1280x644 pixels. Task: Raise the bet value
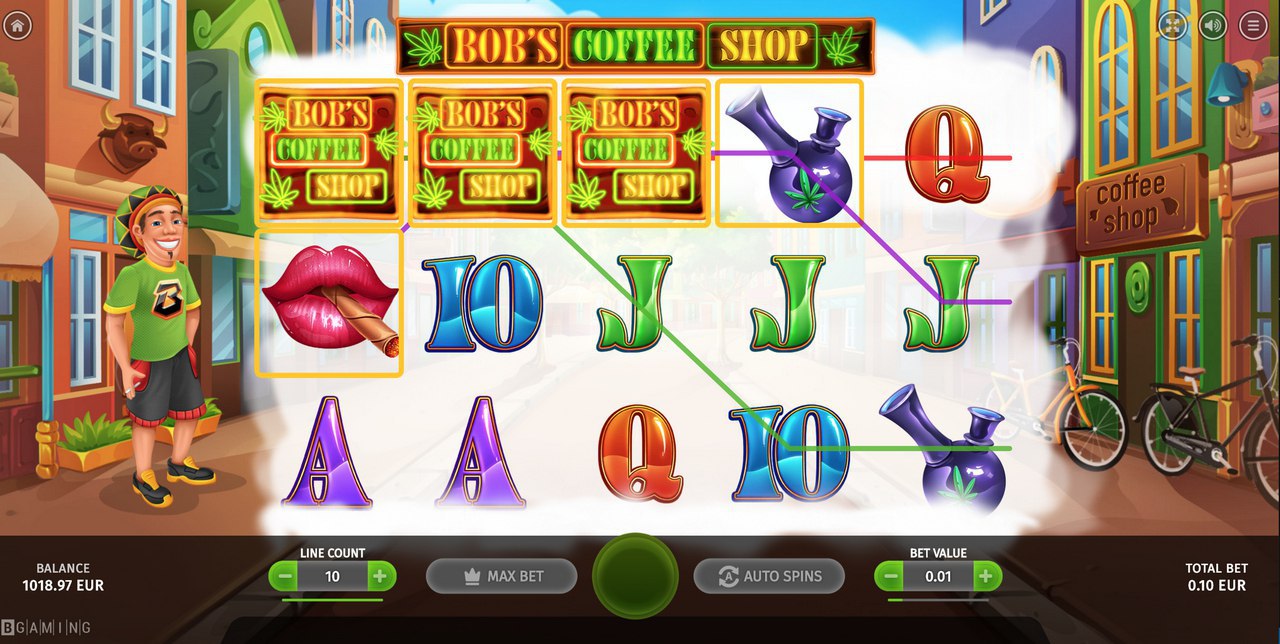[985, 576]
